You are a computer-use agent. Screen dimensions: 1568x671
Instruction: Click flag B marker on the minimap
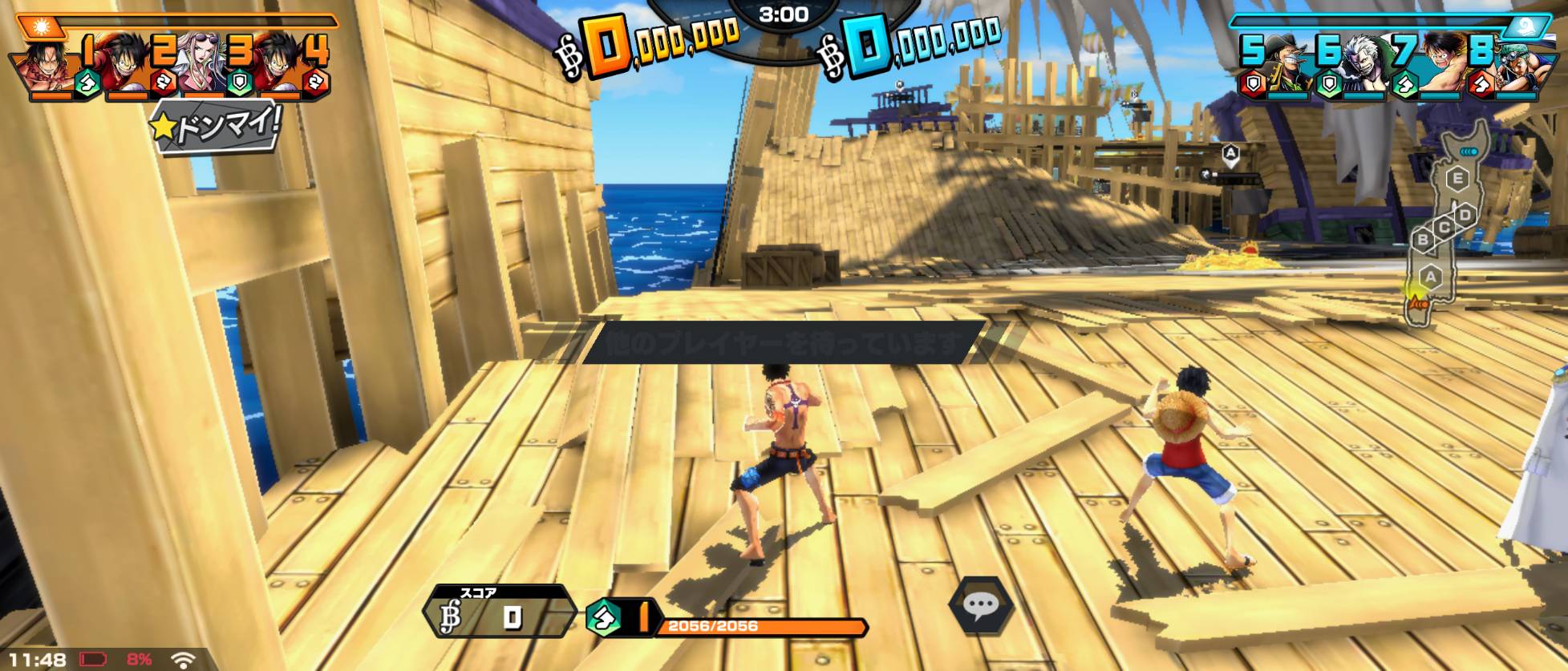click(x=1424, y=239)
